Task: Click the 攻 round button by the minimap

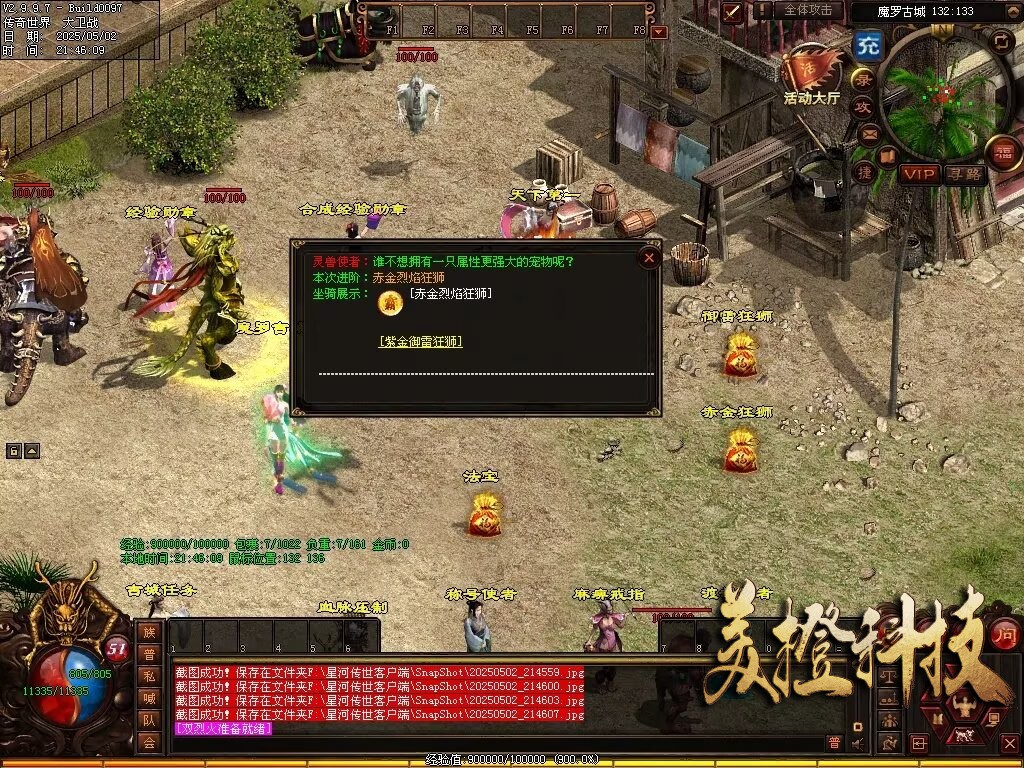Action: 863,106
